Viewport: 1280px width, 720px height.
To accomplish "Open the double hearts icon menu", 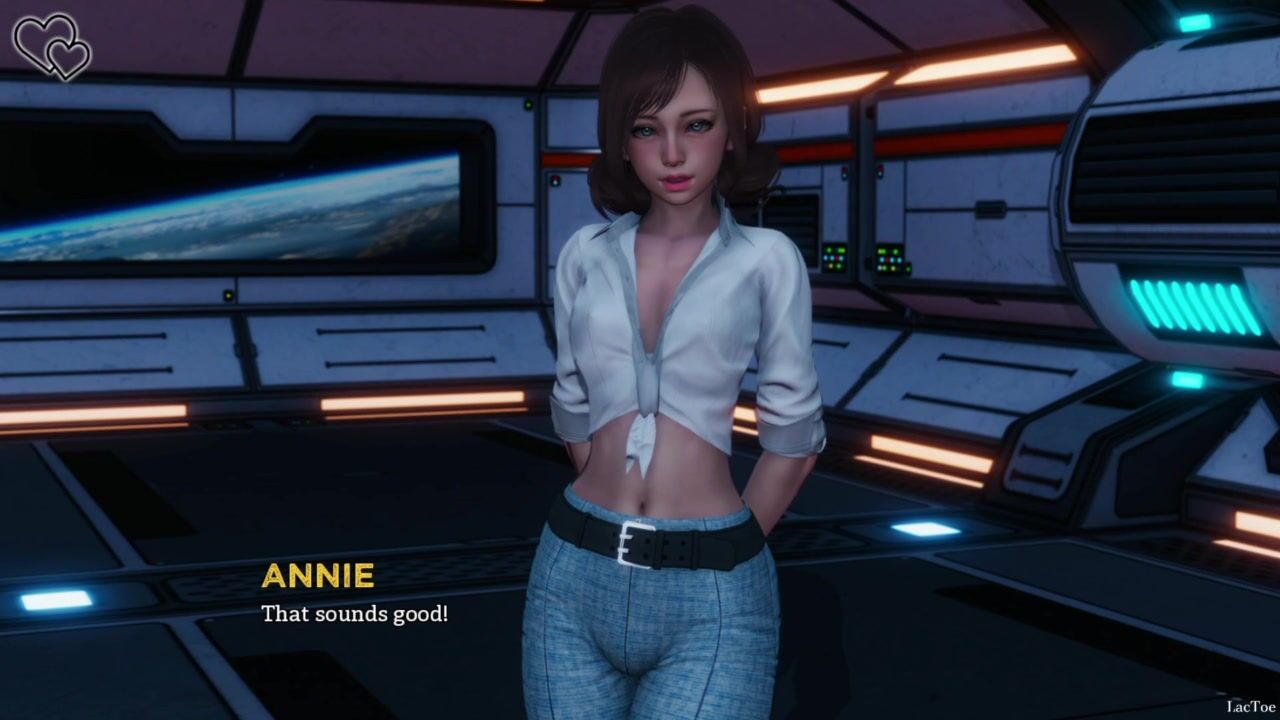I will [51, 46].
